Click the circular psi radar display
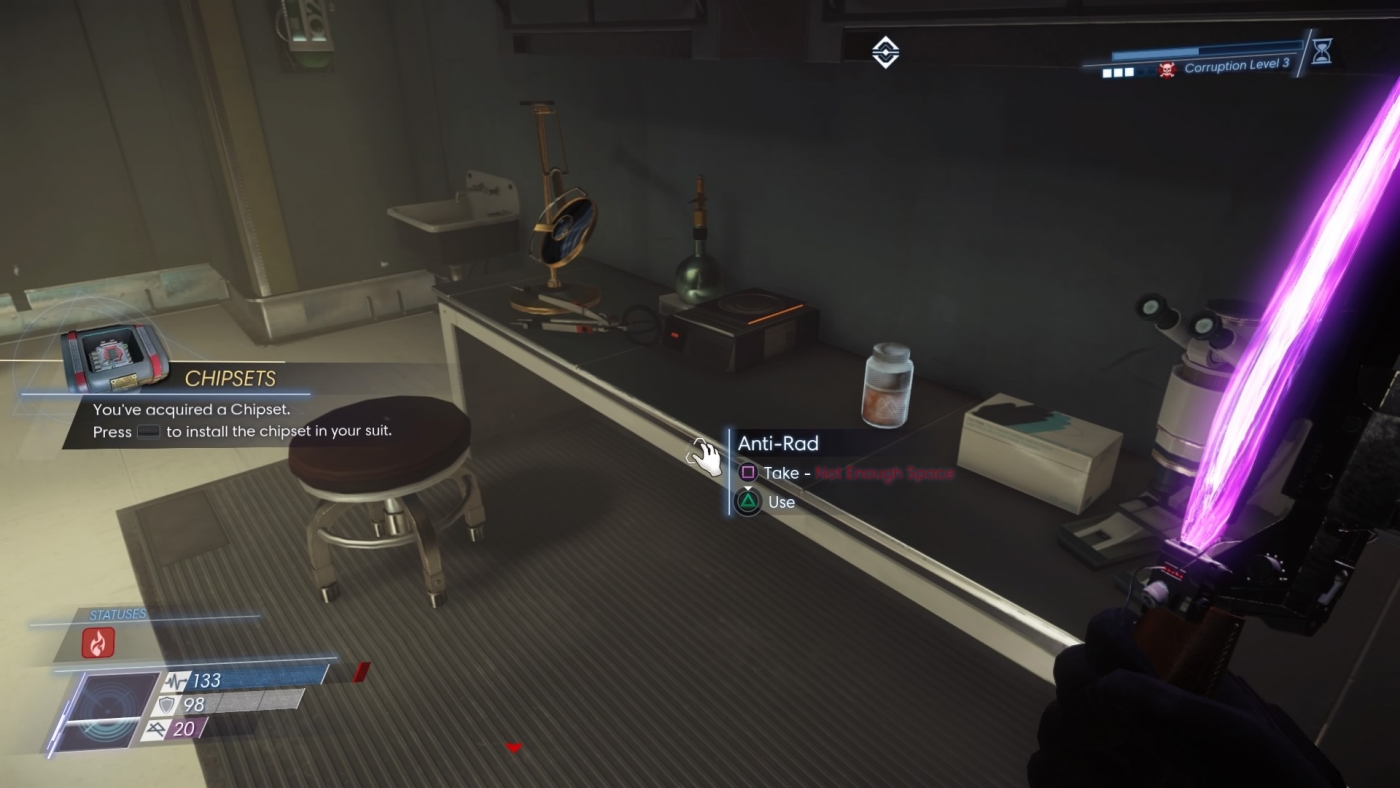Screen dimensions: 1400x788 pyautogui.click(x=109, y=709)
